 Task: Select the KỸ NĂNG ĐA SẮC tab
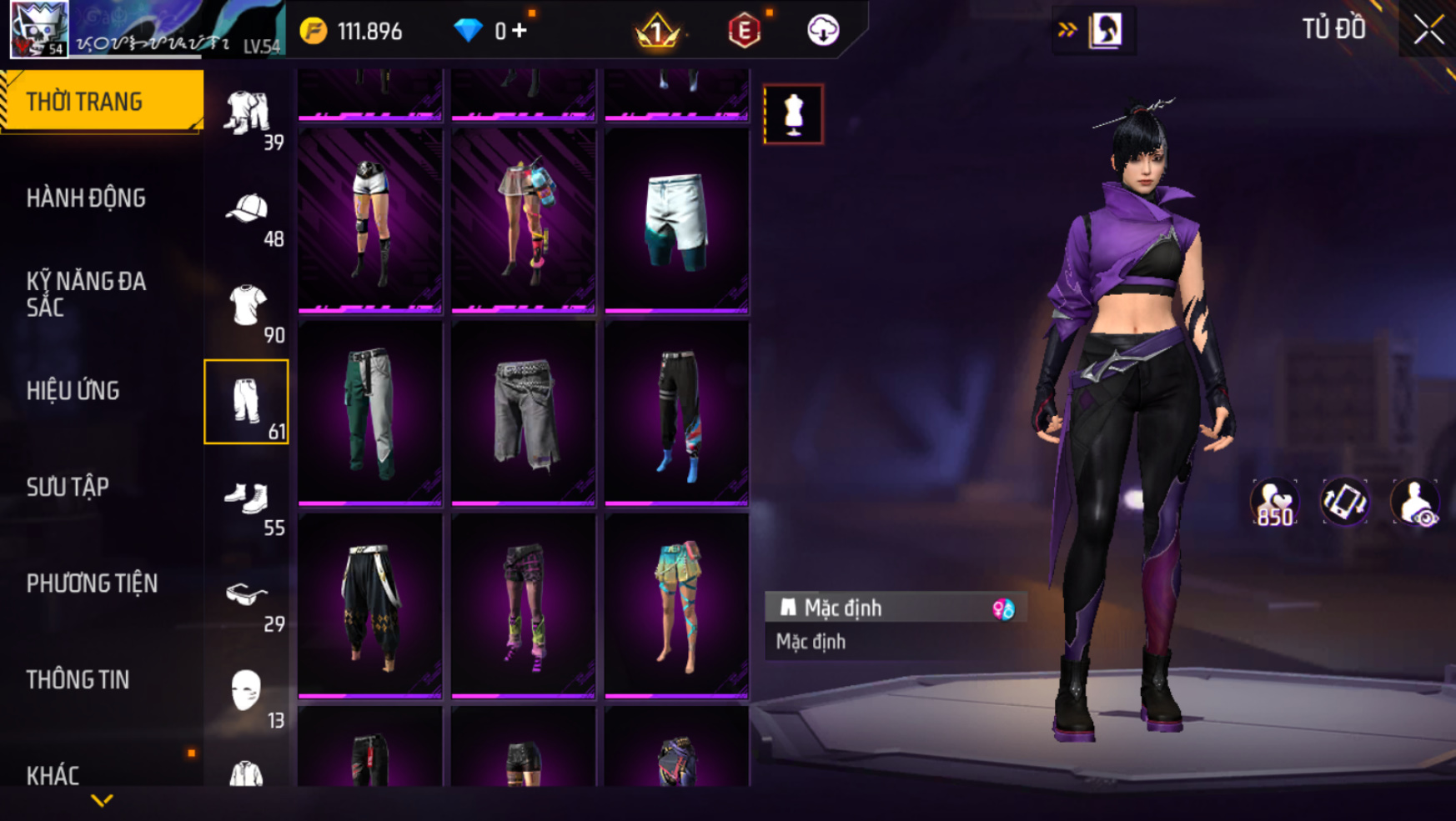point(86,294)
